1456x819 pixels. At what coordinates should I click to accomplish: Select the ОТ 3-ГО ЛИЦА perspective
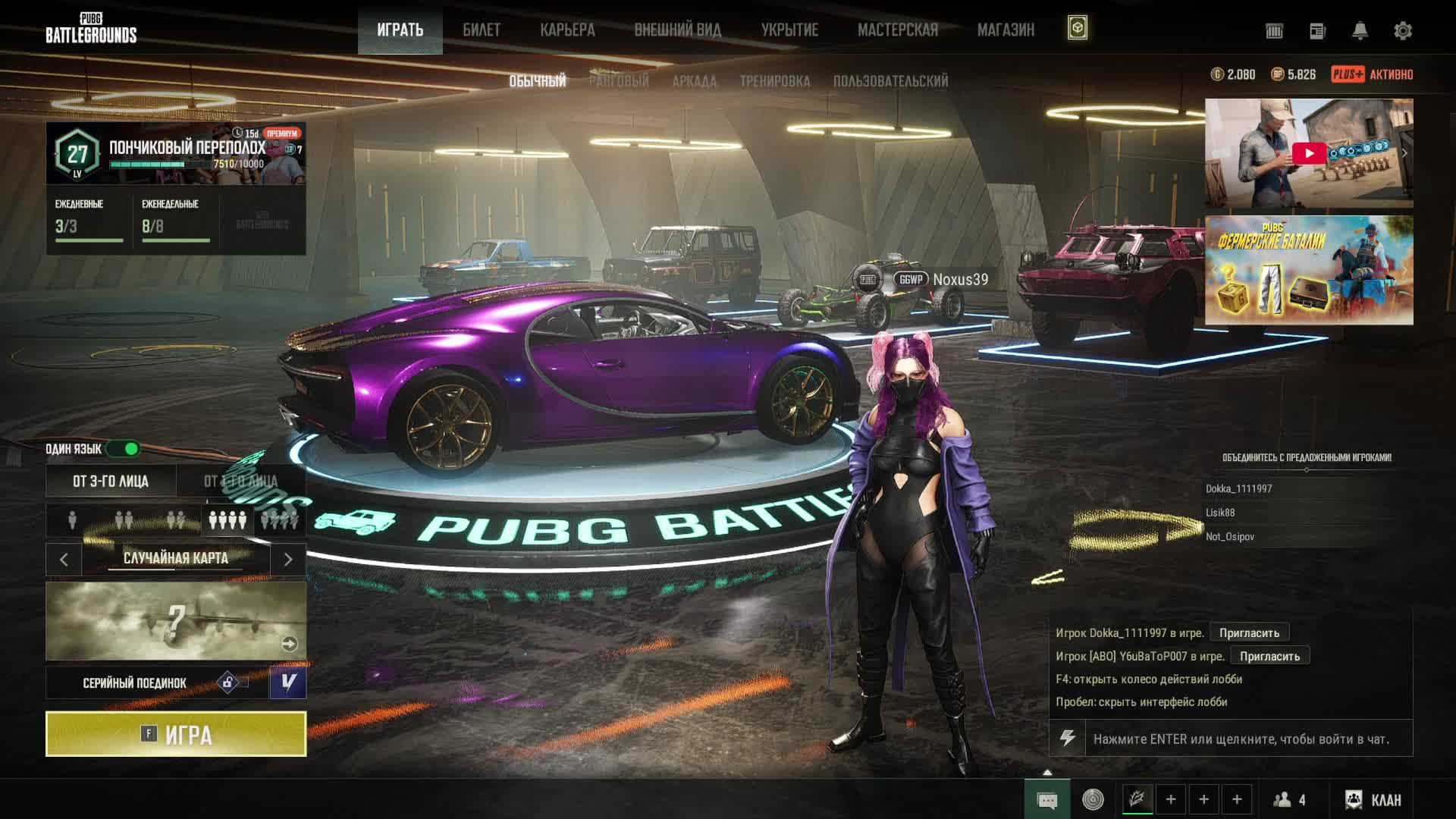pos(111,482)
